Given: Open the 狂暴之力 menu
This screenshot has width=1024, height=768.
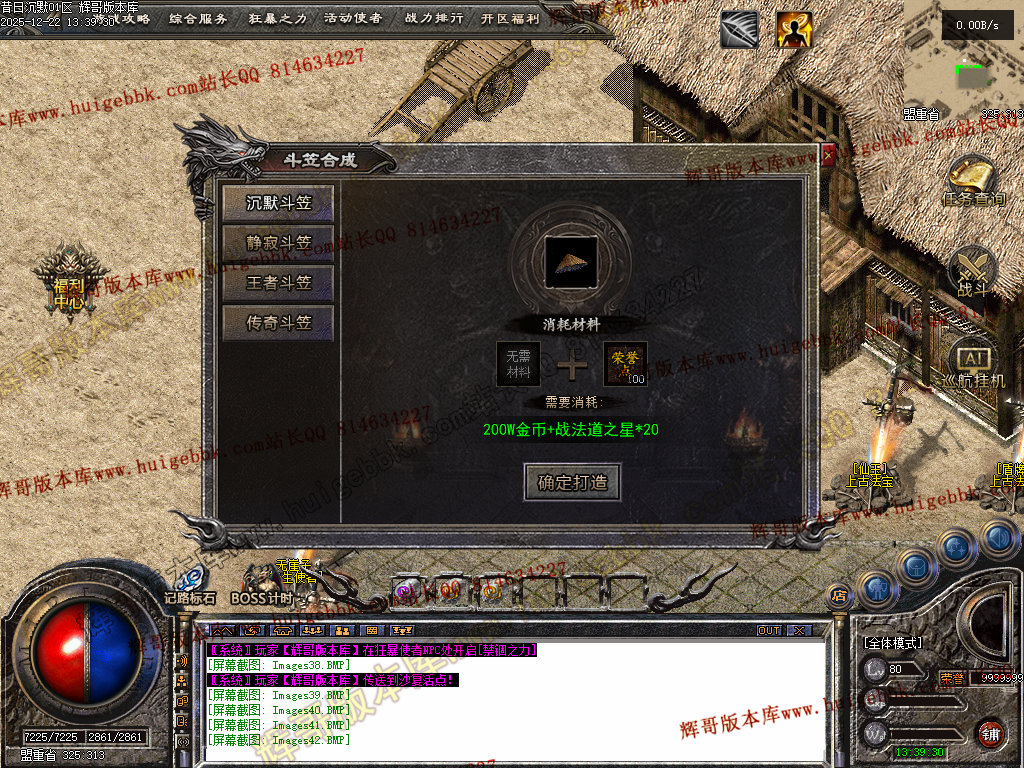Looking at the screenshot, I should coord(277,18).
